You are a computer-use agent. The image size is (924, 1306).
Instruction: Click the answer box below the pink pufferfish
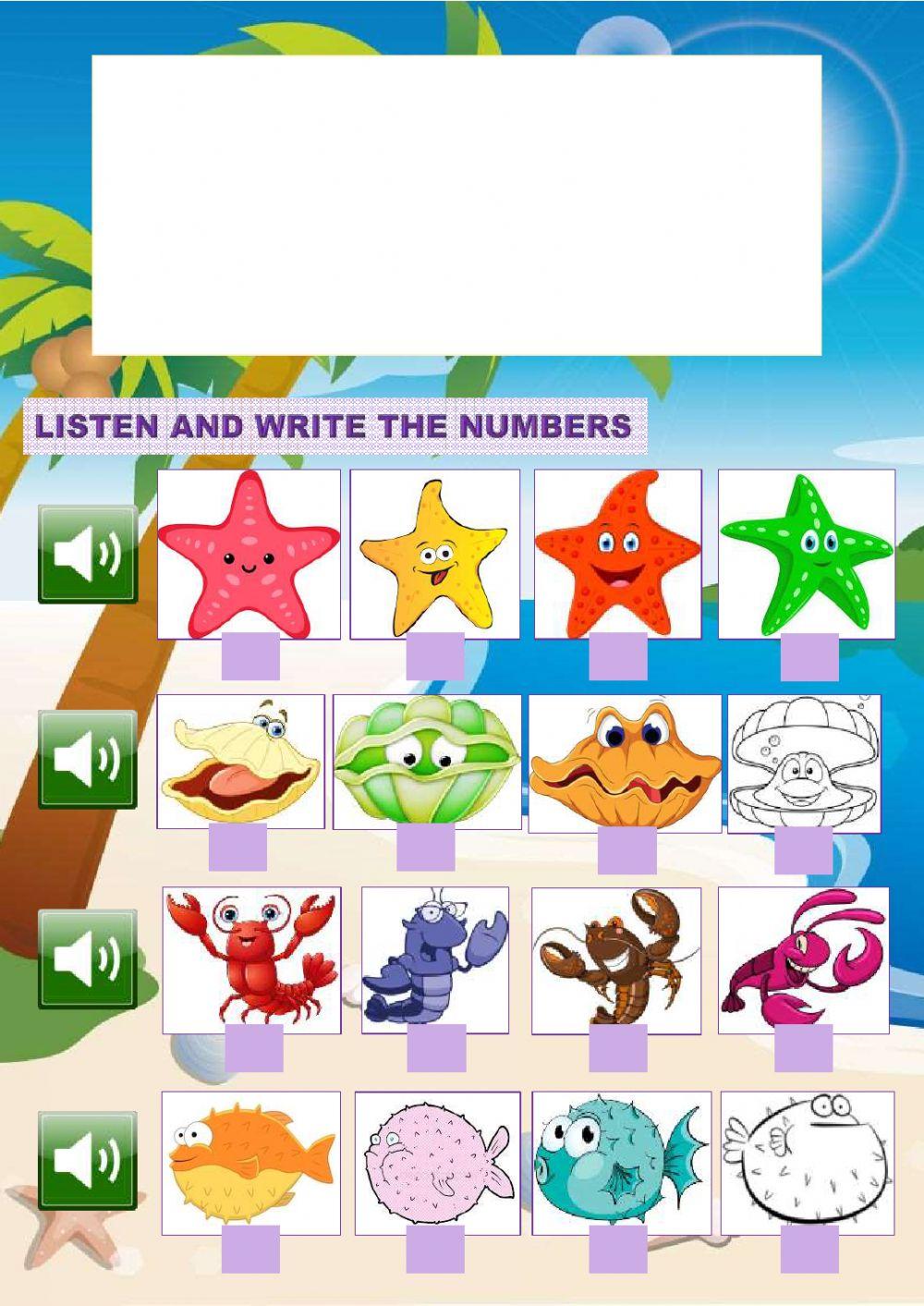click(435, 1250)
